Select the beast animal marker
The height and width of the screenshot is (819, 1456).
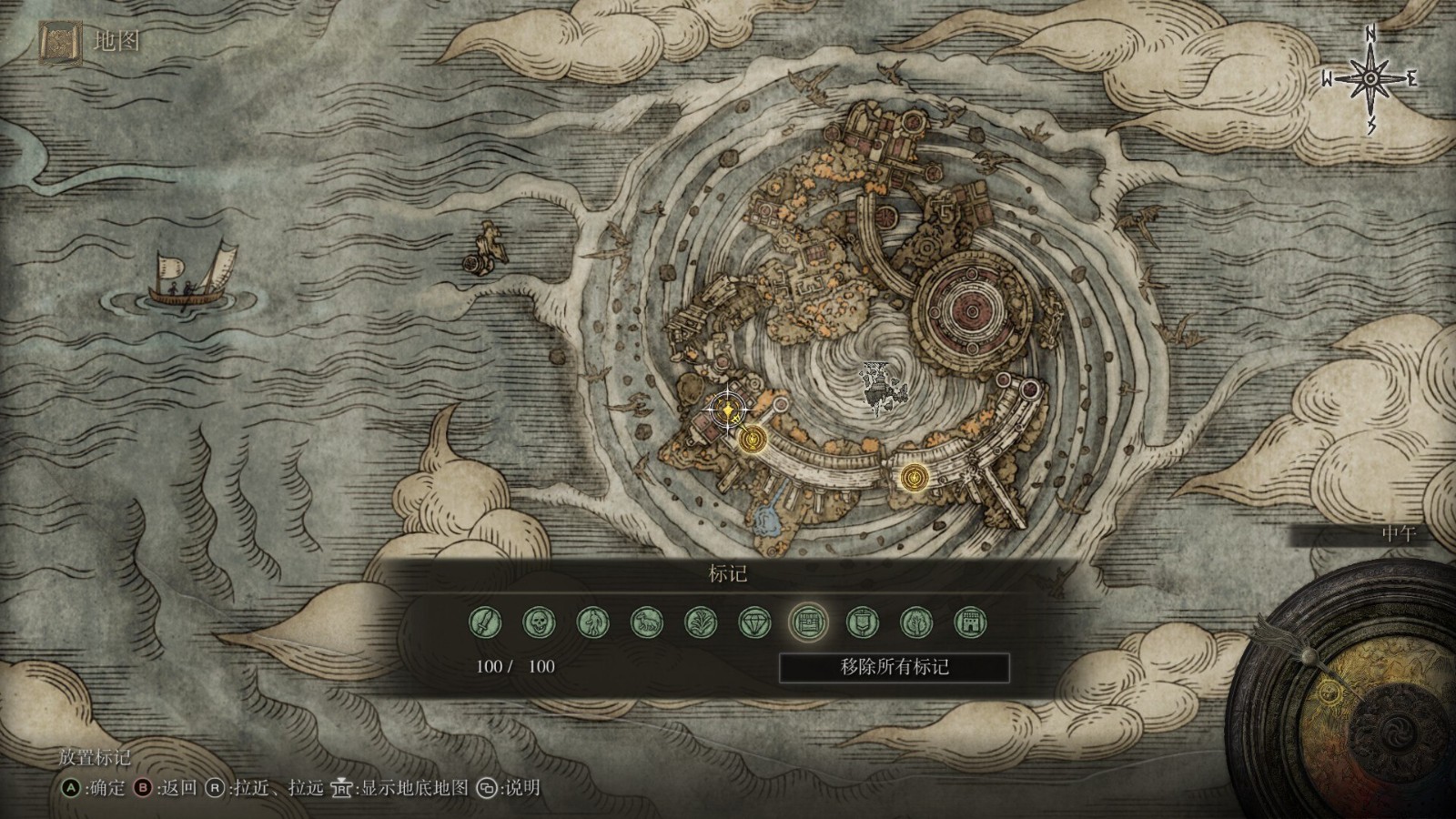pyautogui.click(x=647, y=623)
